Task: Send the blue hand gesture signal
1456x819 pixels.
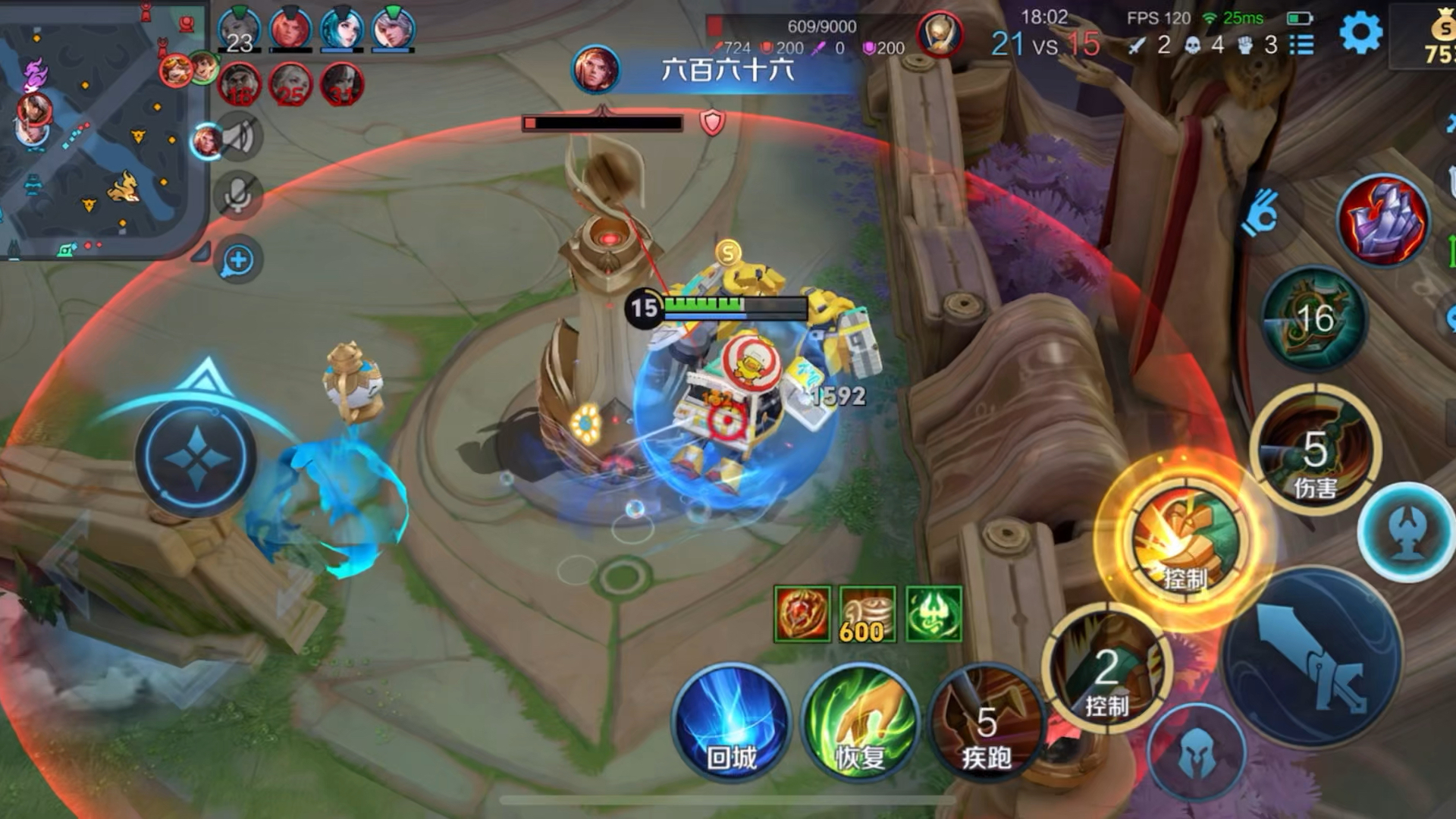Action: (x=1260, y=212)
